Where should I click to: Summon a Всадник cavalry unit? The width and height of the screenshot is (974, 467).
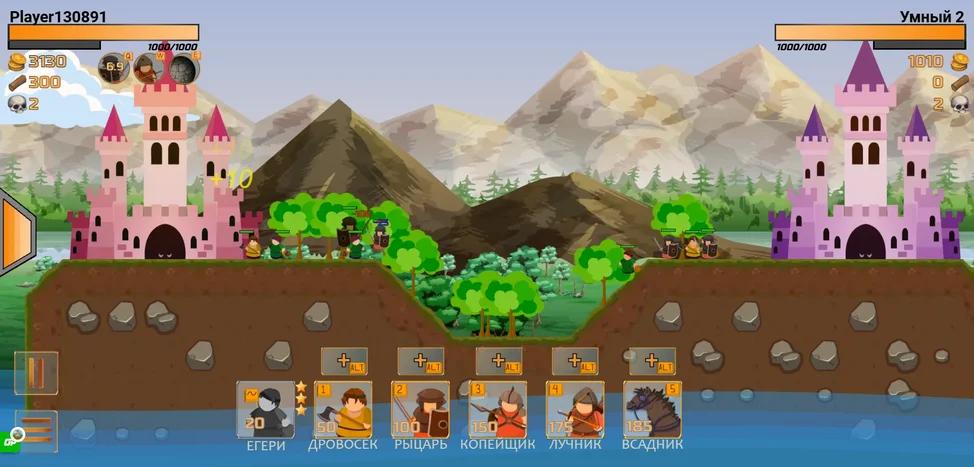652,410
